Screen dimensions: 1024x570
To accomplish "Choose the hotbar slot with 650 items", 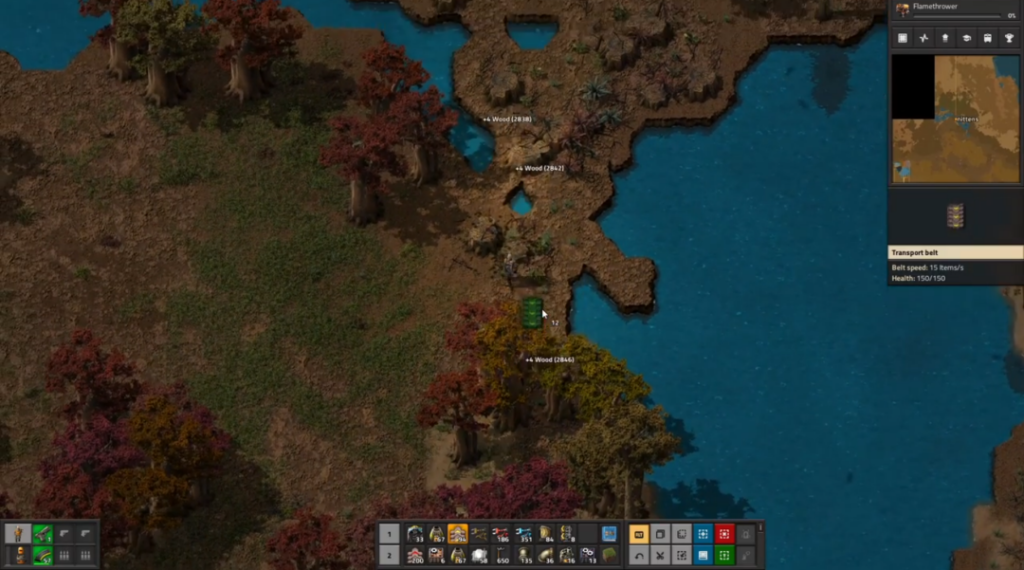I will (501, 555).
